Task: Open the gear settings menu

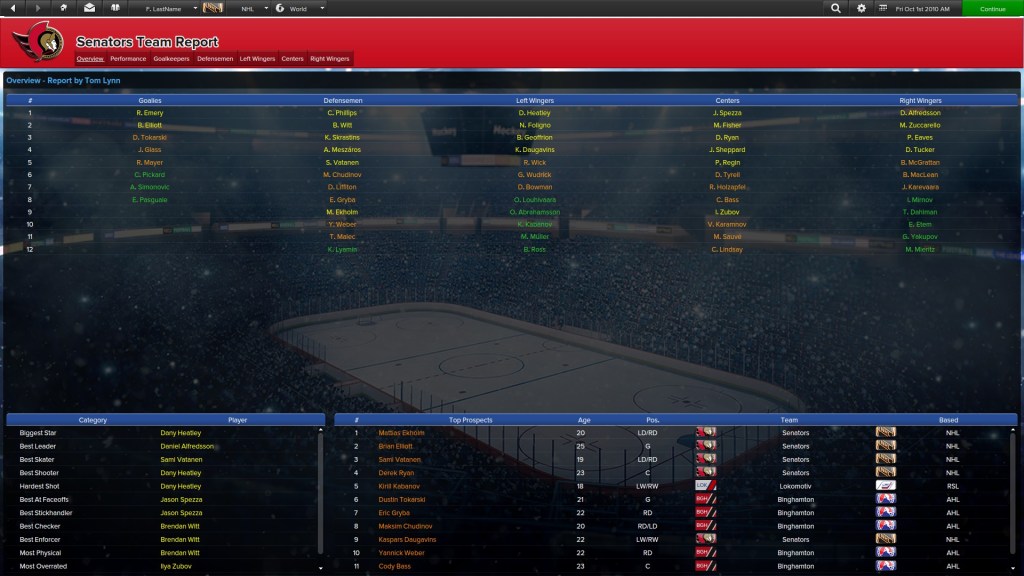Action: [862, 8]
